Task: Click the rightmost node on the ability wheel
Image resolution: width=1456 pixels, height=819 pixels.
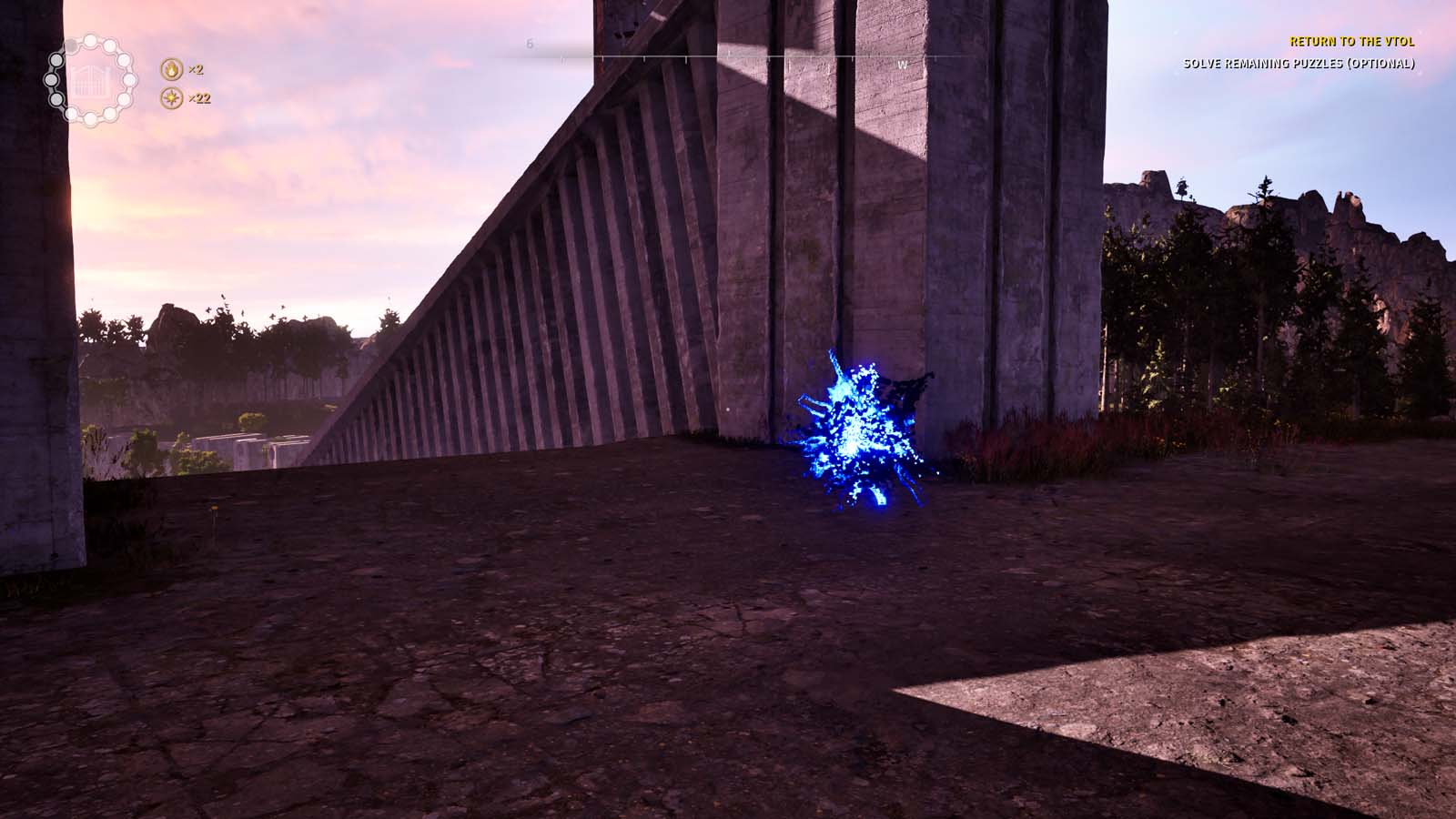Action: click(128, 78)
